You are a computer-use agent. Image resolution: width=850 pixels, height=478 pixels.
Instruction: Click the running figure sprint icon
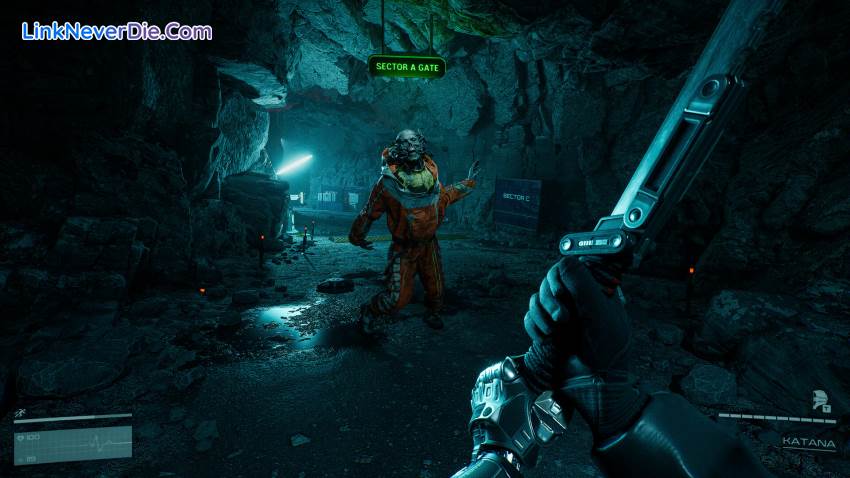point(20,412)
